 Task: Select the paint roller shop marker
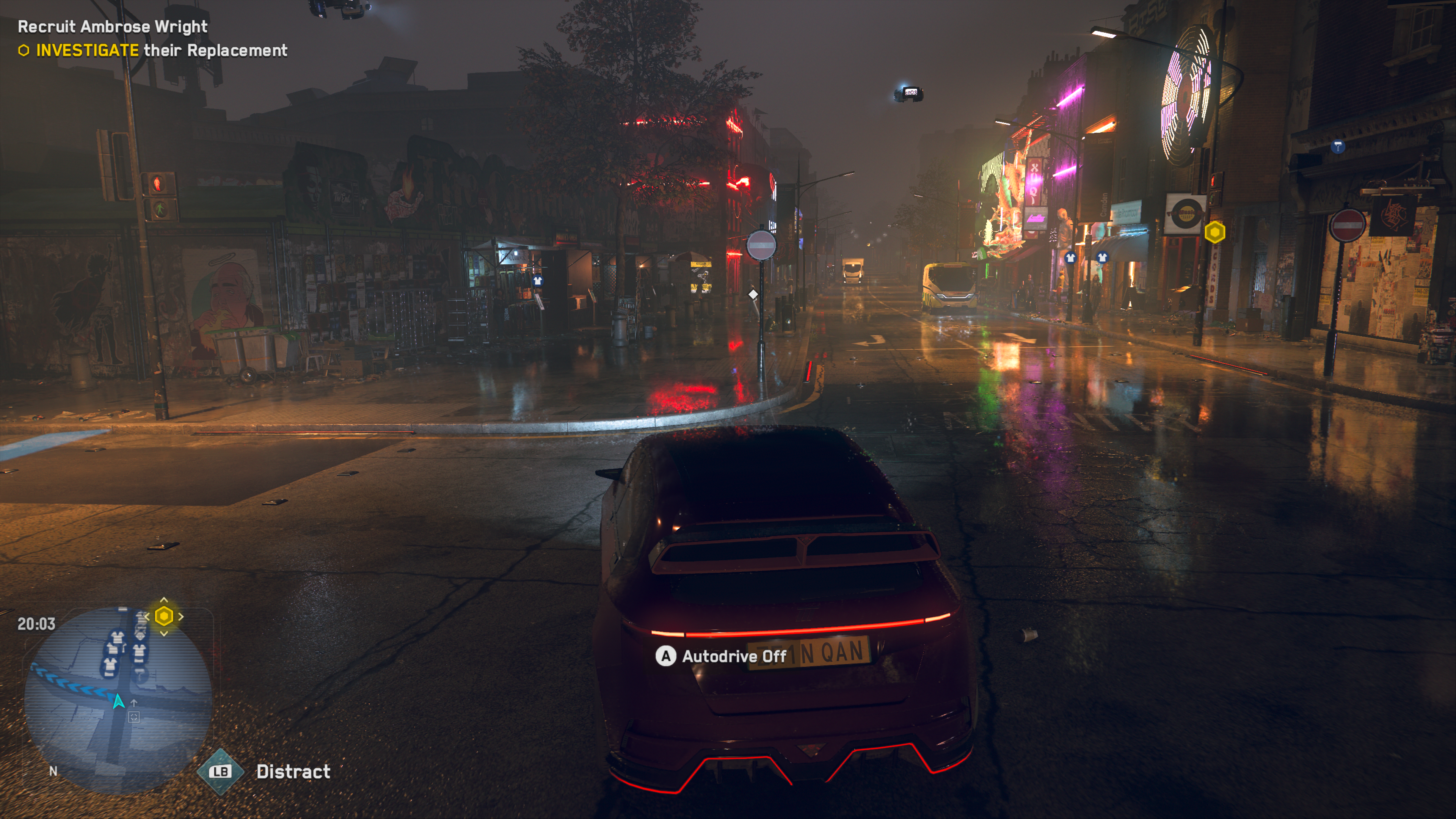coord(1337,147)
